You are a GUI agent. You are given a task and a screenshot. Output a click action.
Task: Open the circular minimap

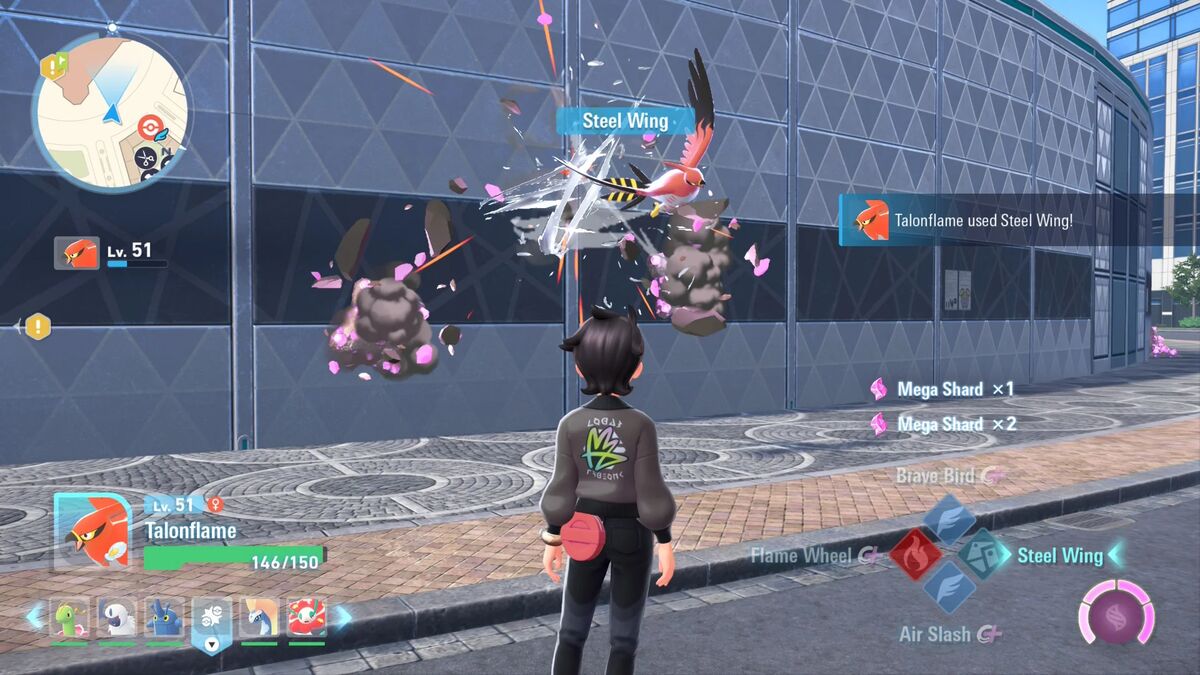tap(110, 110)
